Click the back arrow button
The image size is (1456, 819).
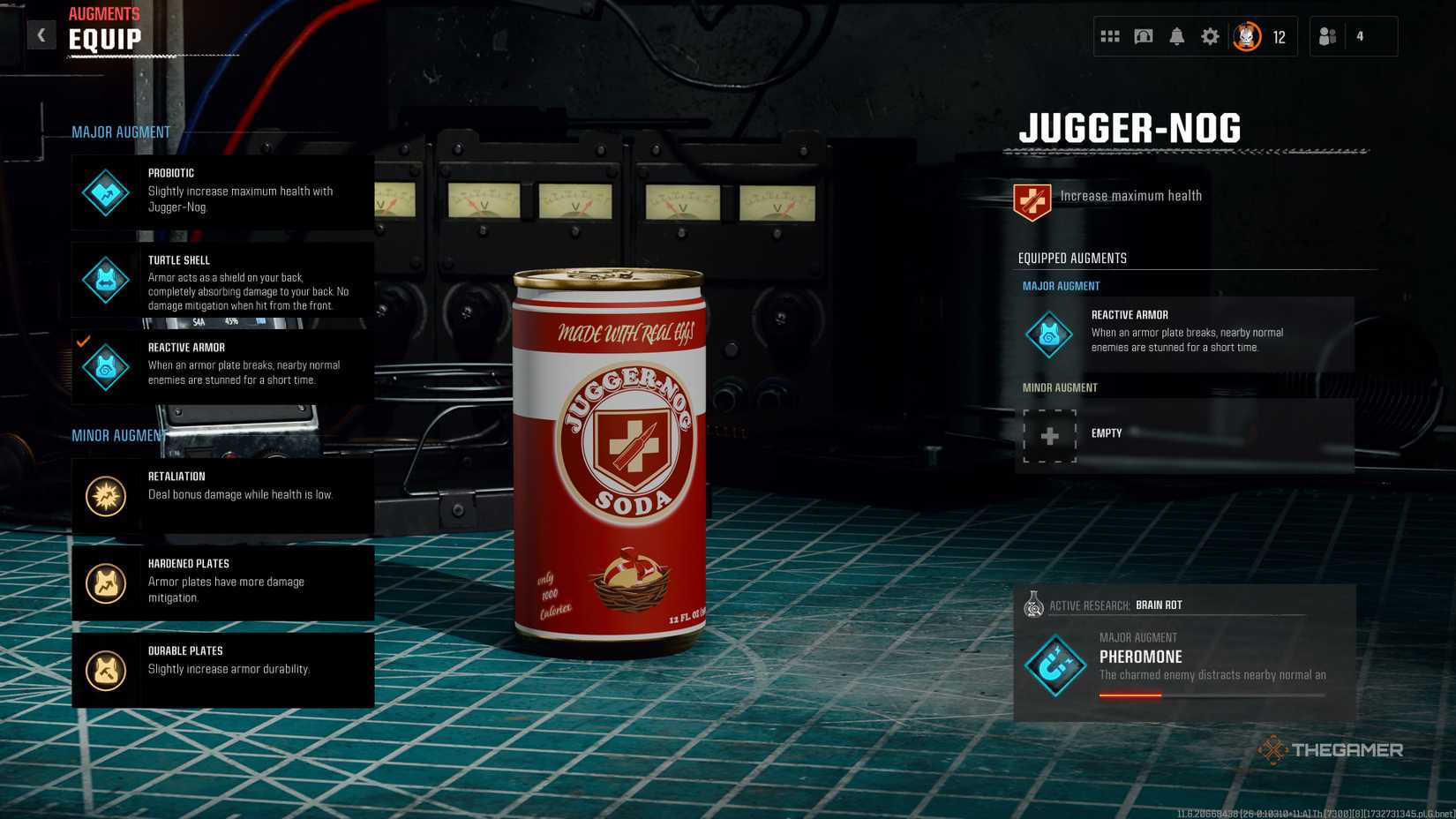point(41,34)
